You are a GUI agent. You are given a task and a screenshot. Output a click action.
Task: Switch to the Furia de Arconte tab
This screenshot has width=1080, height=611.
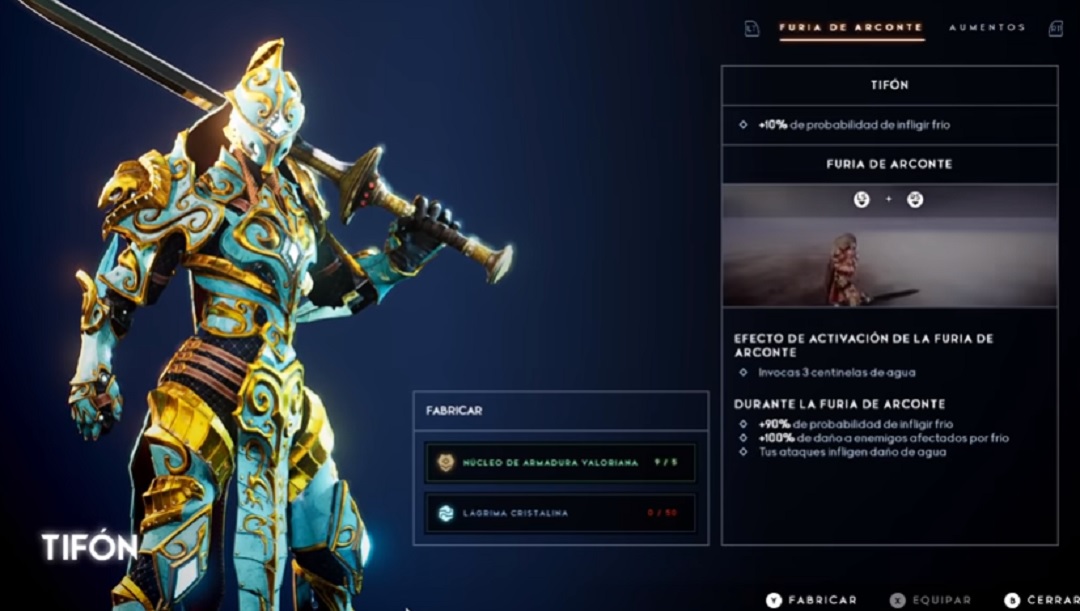(851, 28)
